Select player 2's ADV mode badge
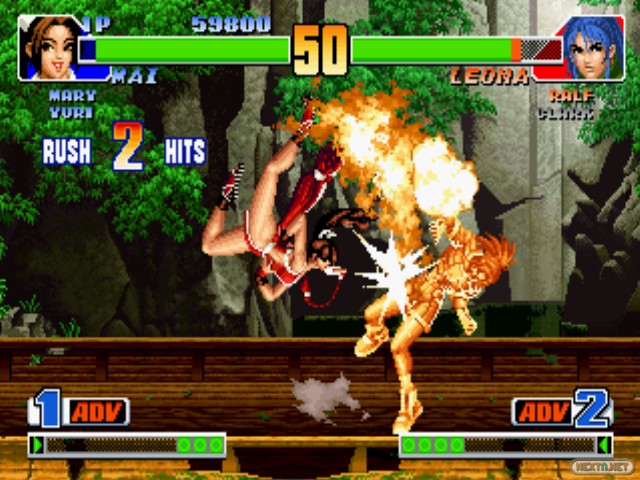The height and width of the screenshot is (480, 640). tap(543, 411)
